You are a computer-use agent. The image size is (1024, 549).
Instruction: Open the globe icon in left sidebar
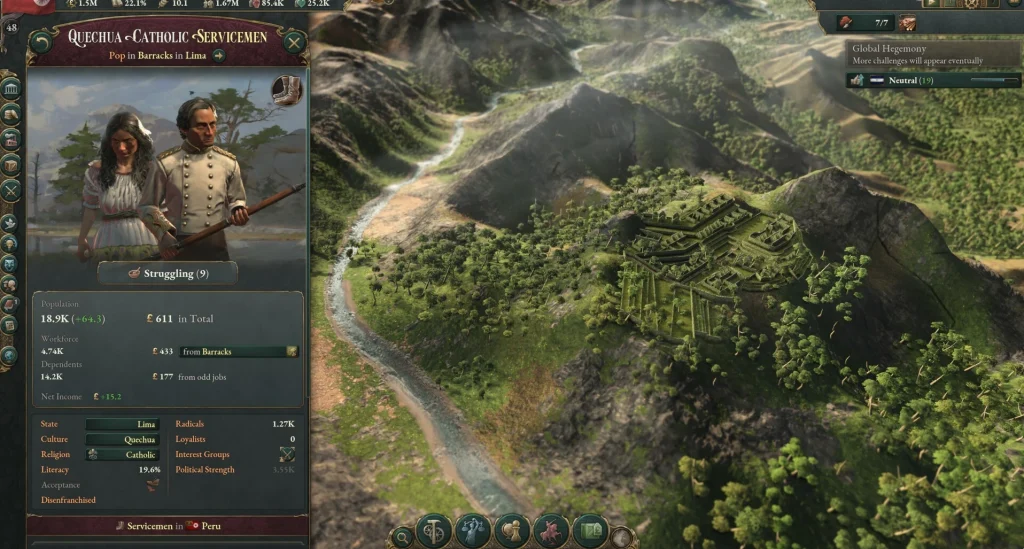(11, 354)
